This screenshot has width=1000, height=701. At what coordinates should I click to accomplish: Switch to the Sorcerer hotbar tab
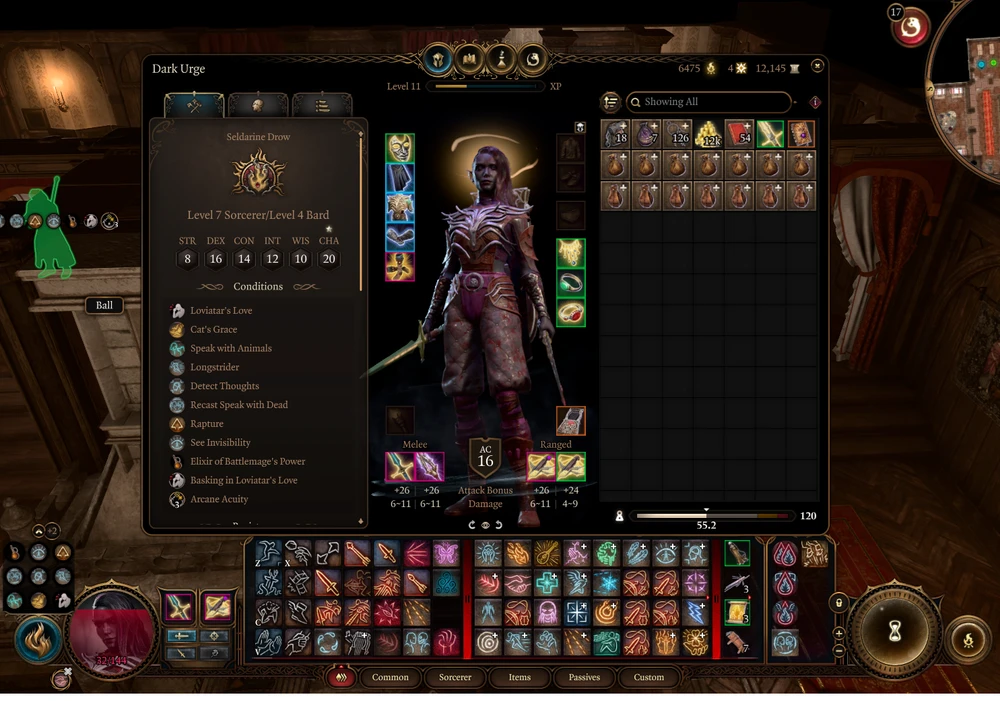point(455,677)
